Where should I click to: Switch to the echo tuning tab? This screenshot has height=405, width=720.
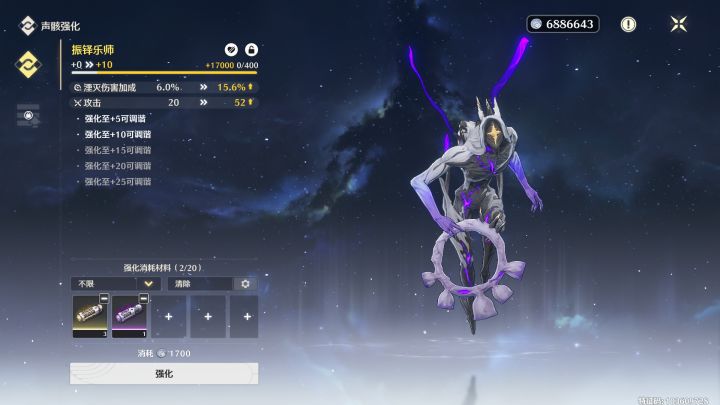(x=28, y=115)
